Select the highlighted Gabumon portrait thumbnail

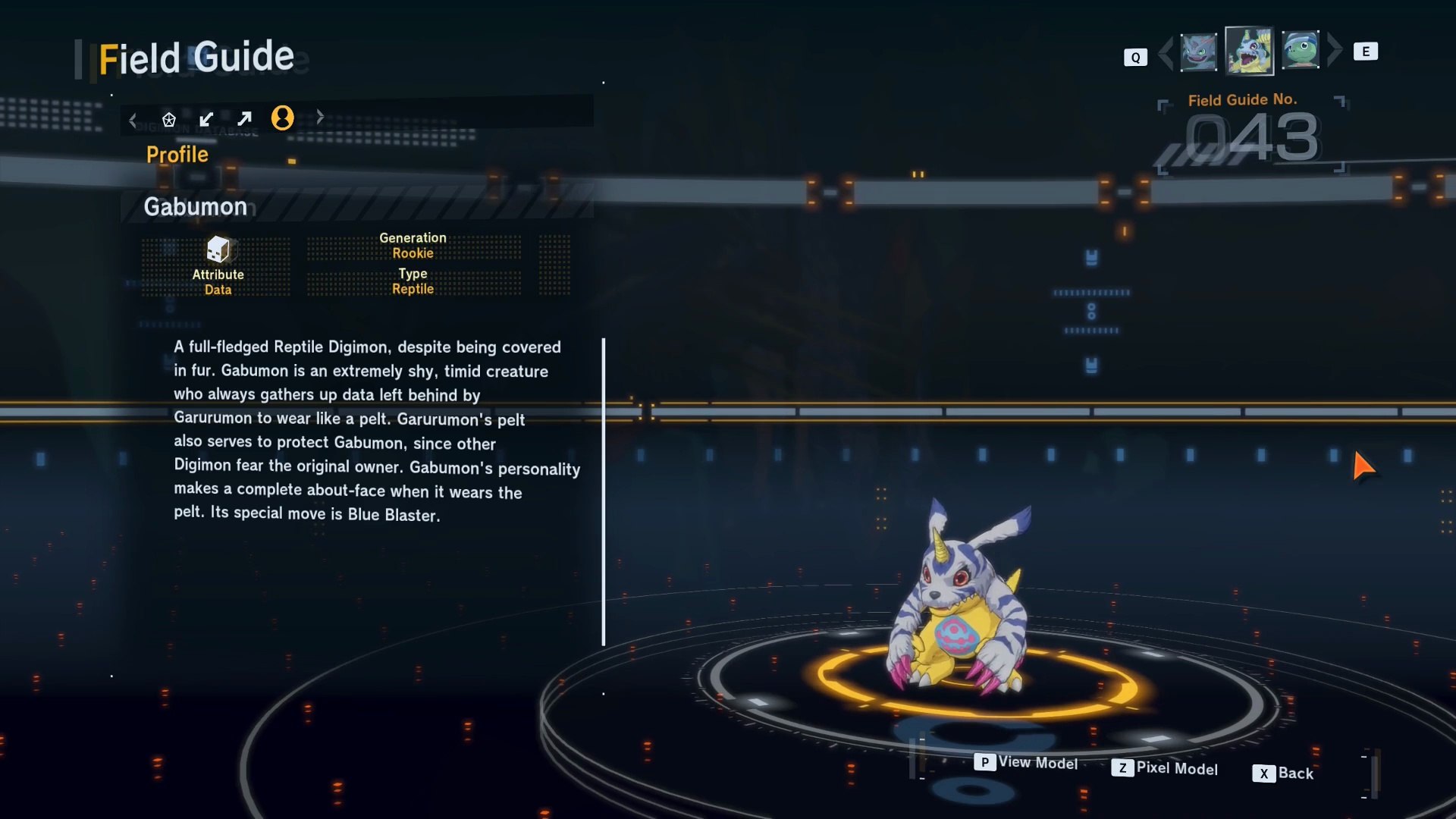1249,52
